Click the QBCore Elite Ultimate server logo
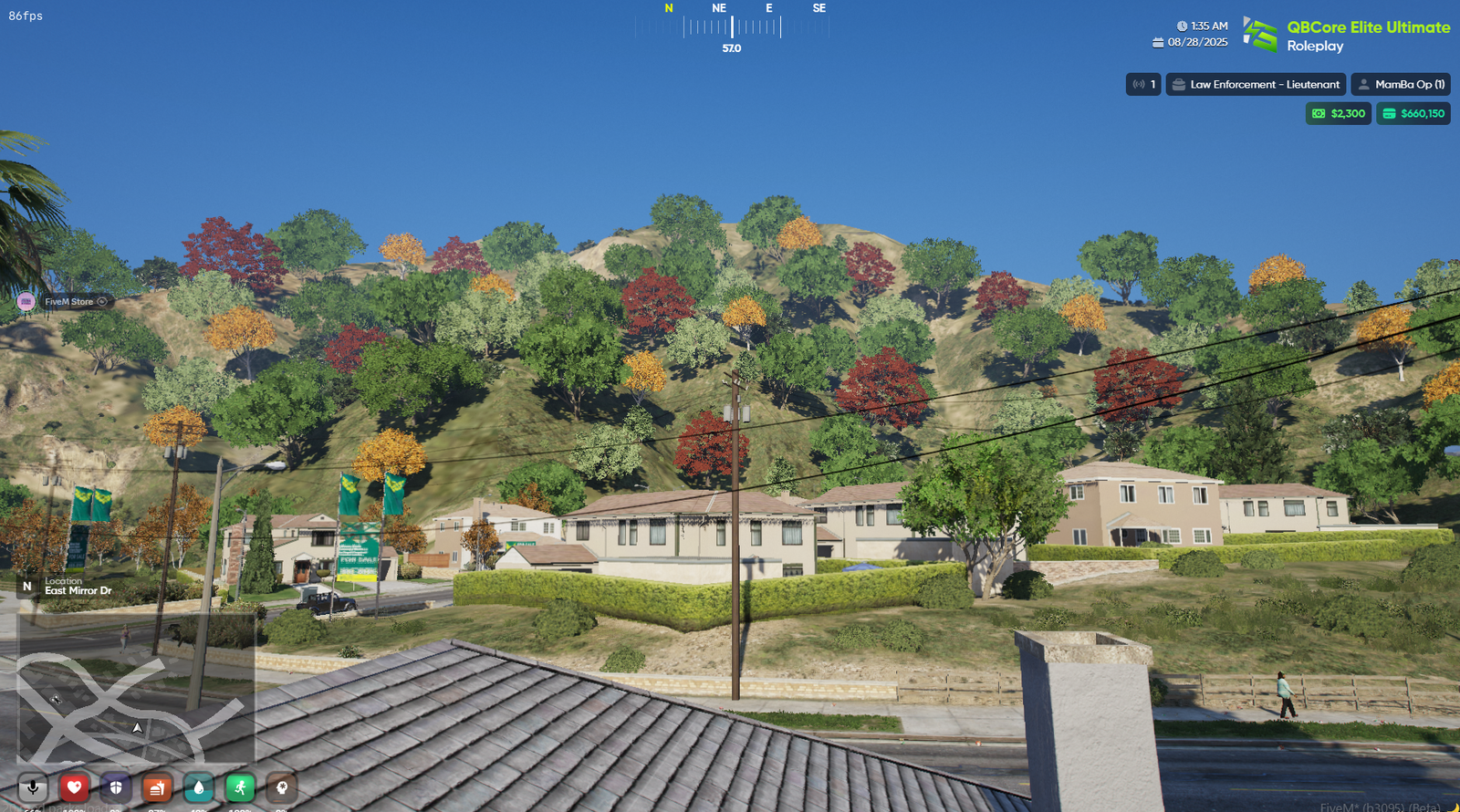The width and height of the screenshot is (1460, 812). [1260, 35]
